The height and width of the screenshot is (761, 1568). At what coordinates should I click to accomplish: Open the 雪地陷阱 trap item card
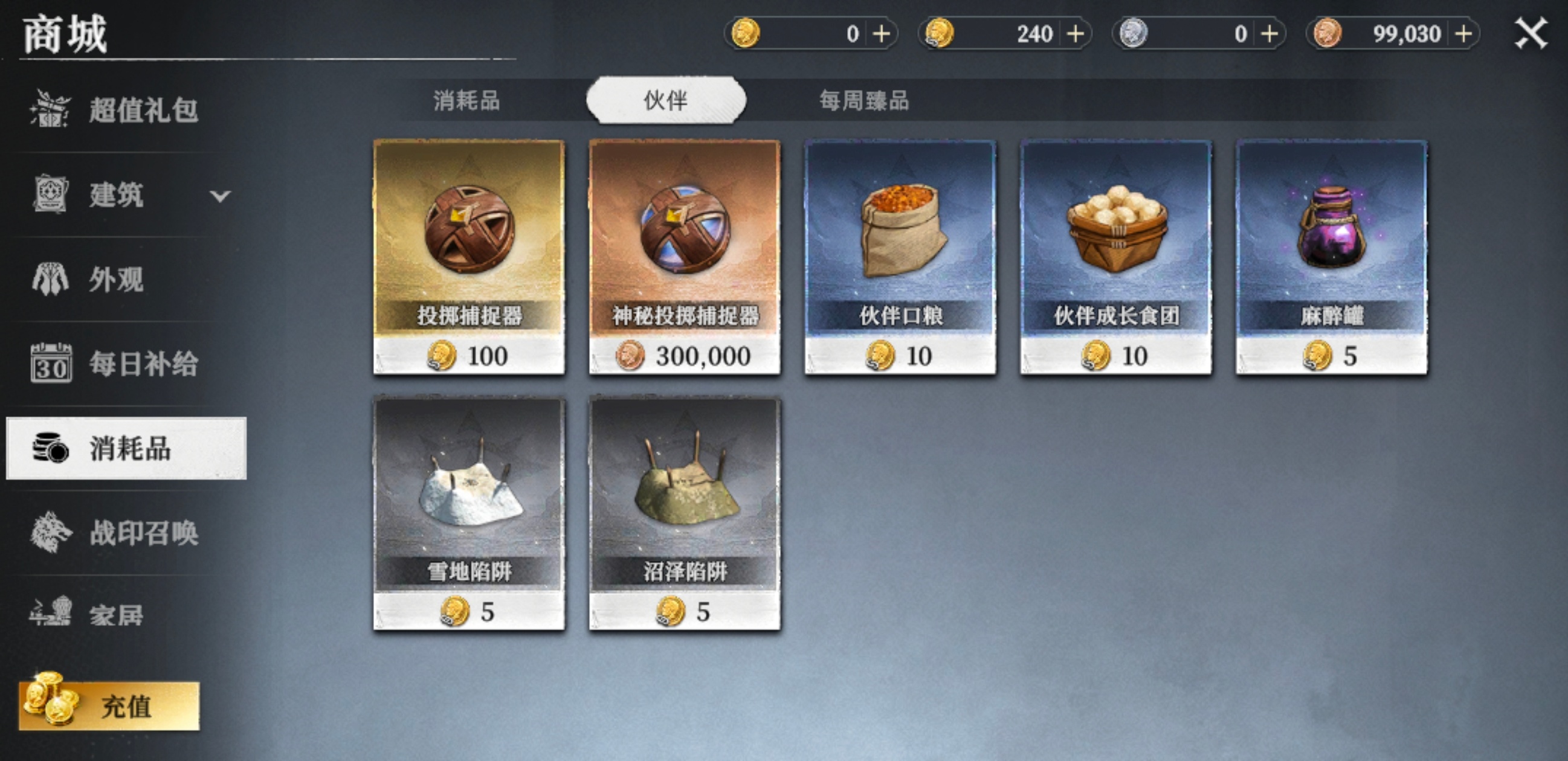tap(469, 511)
